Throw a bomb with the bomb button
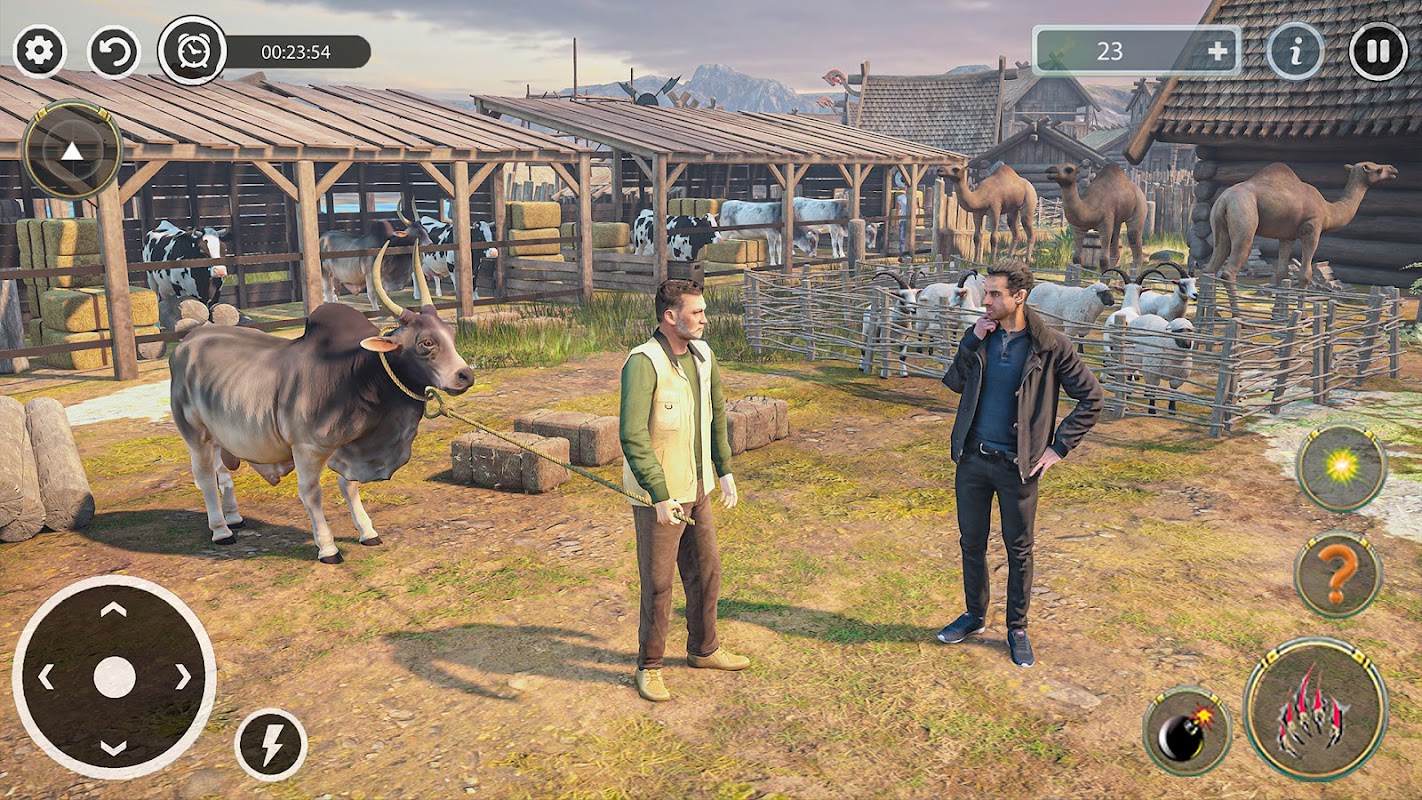1422x800 pixels. pos(1187,731)
